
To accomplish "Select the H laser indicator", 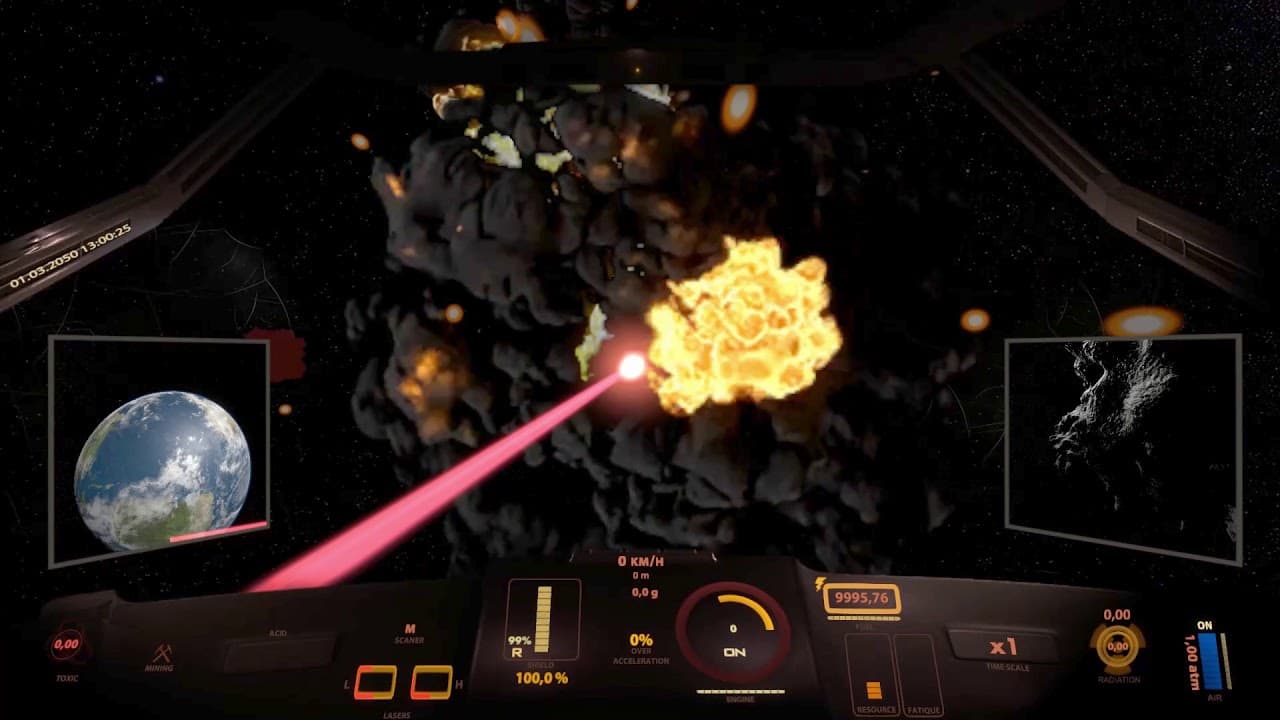I will click(x=432, y=682).
